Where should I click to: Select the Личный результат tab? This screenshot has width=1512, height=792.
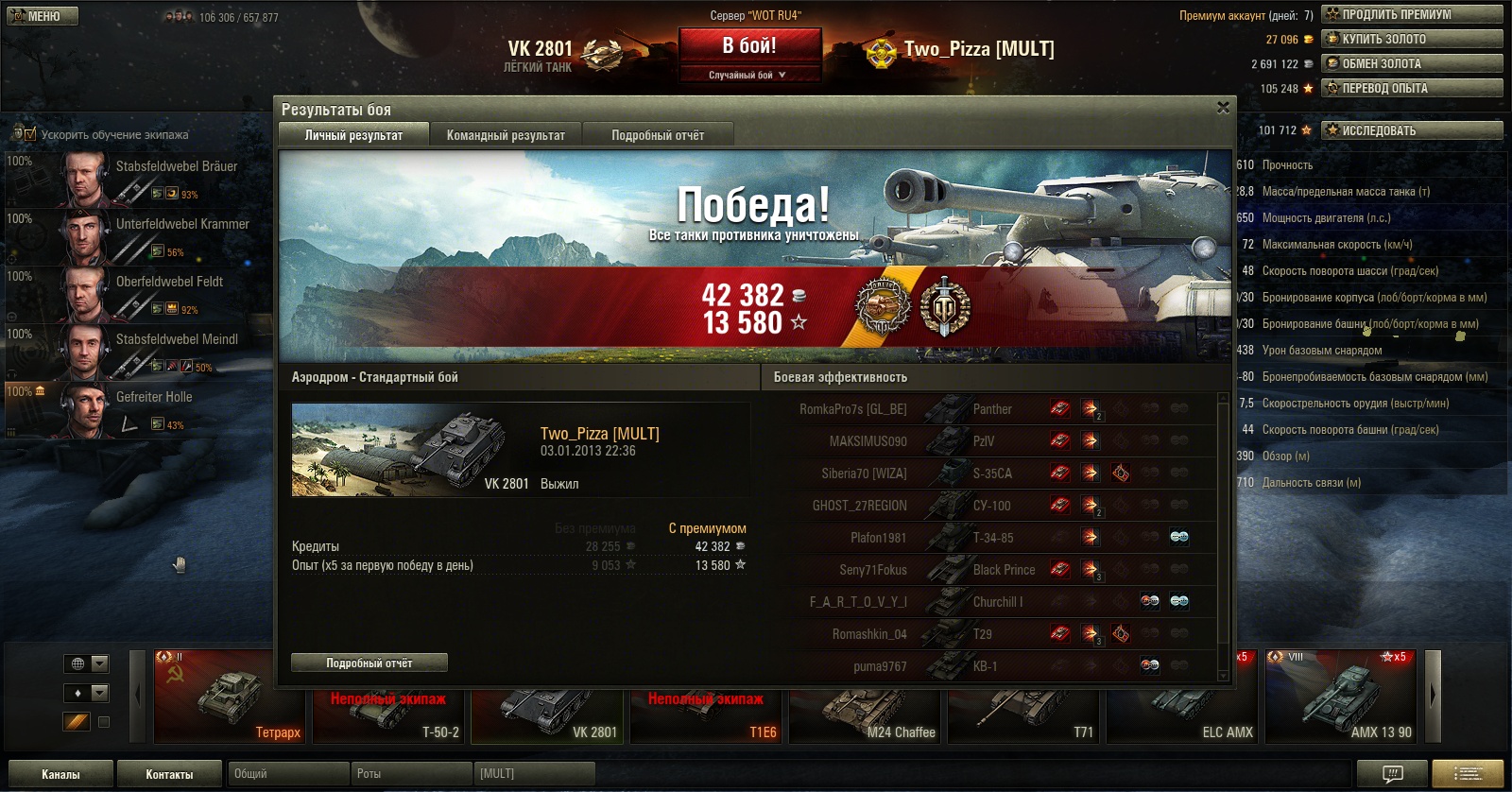tap(353, 135)
